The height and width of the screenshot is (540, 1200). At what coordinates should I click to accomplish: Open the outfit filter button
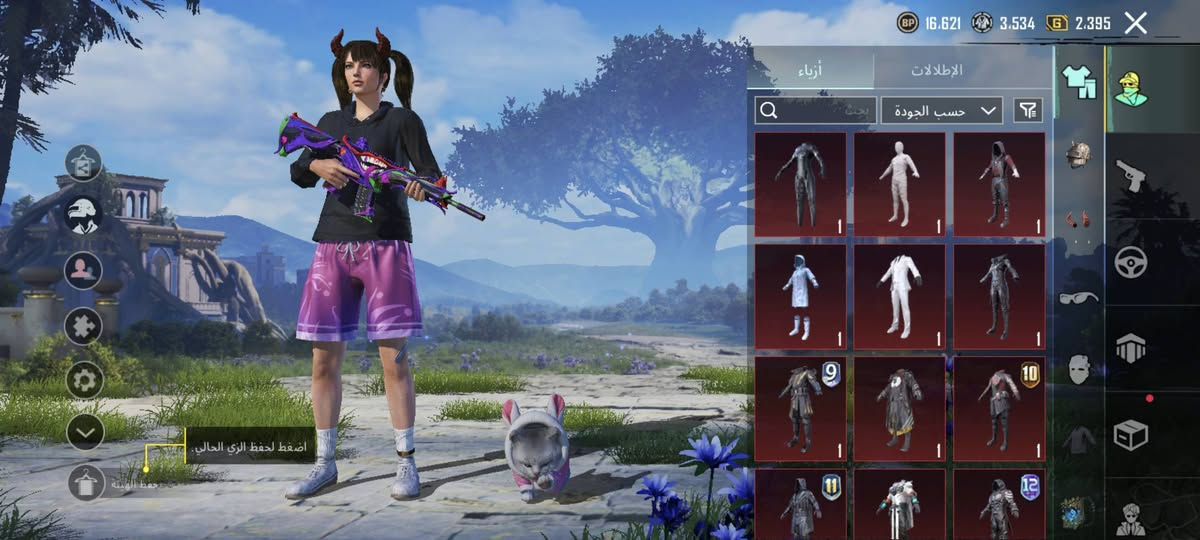[x=1028, y=110]
